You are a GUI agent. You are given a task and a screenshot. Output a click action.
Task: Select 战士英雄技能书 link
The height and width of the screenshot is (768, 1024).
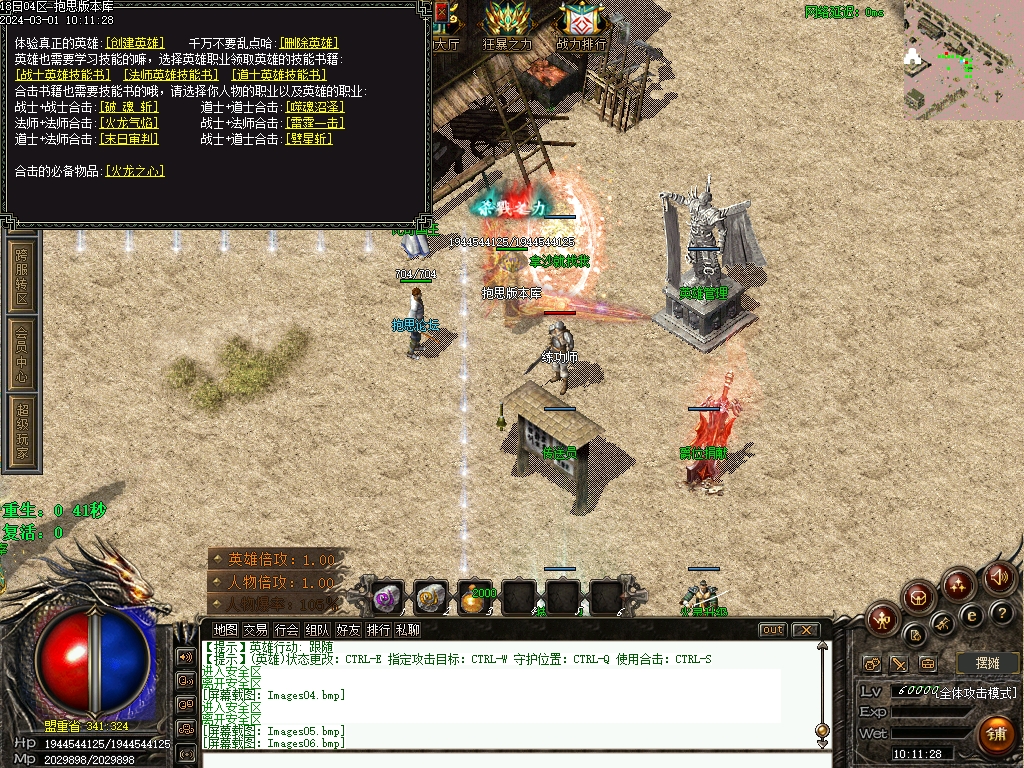64,75
